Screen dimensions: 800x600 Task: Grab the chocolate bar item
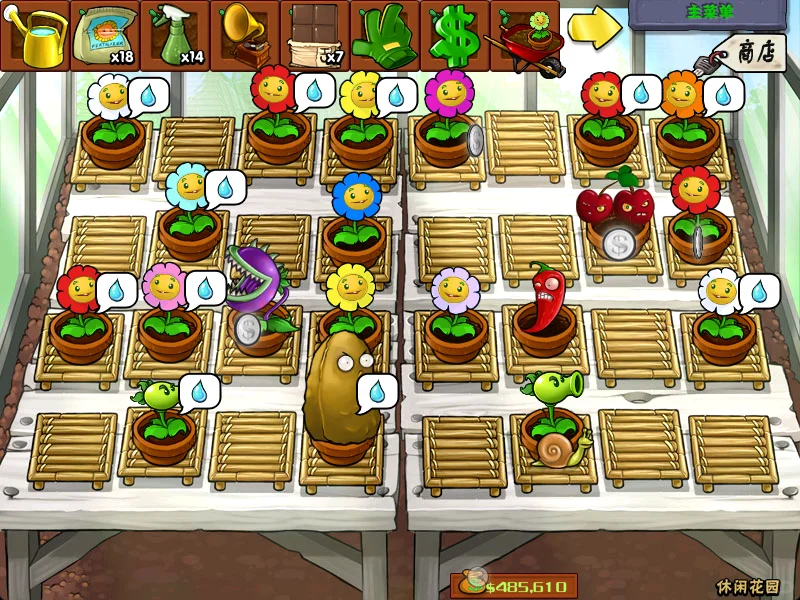pyautogui.click(x=315, y=34)
